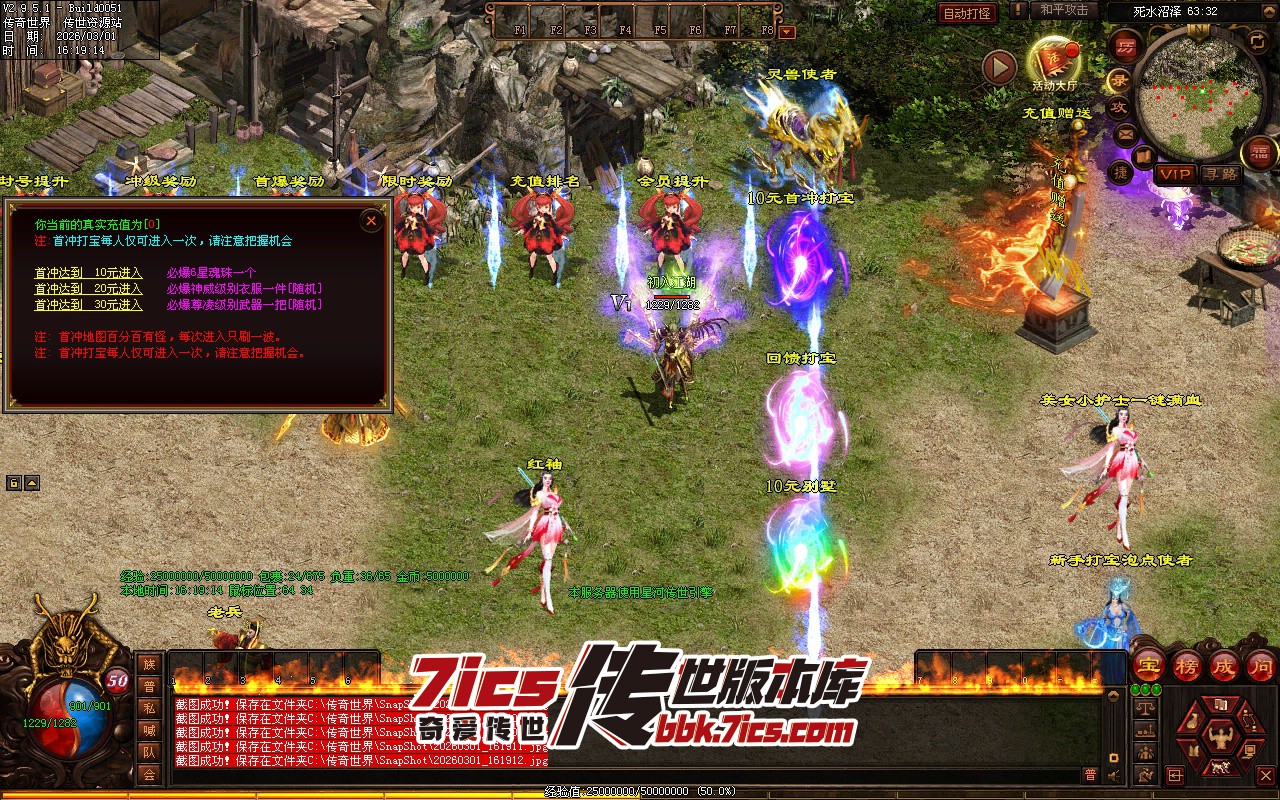
Task: Activate the 寻路 pathfinding button
Action: tap(1220, 174)
